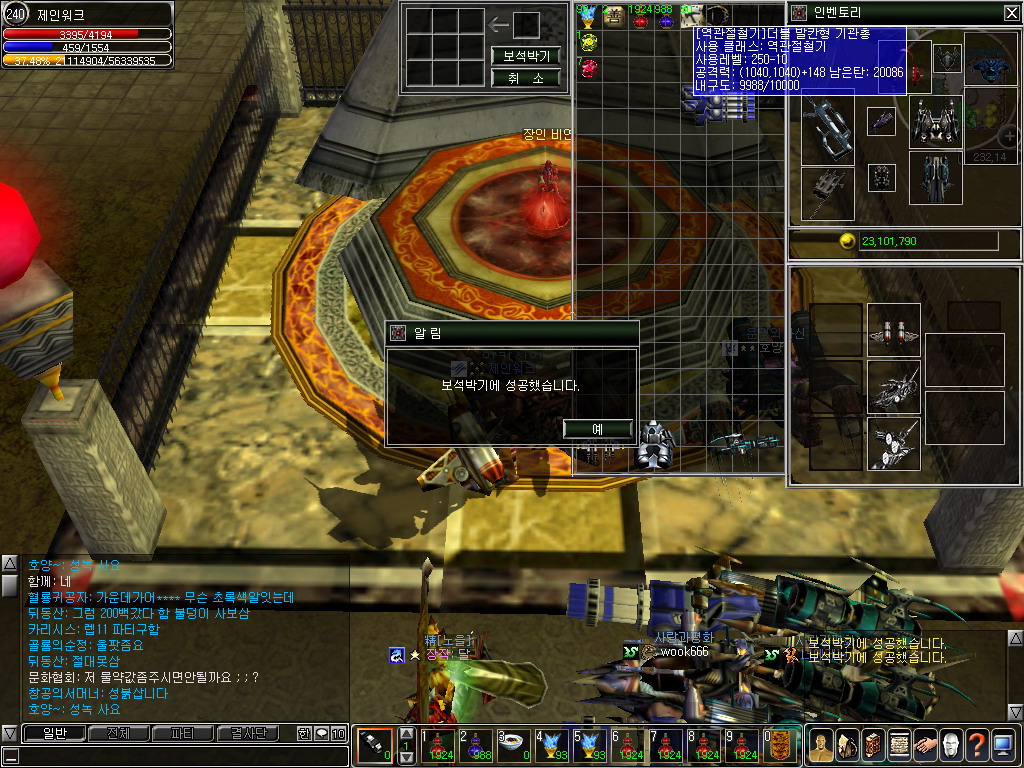Select the 일반 chat tab
Viewport: 1024px width, 768px height.
53,733
